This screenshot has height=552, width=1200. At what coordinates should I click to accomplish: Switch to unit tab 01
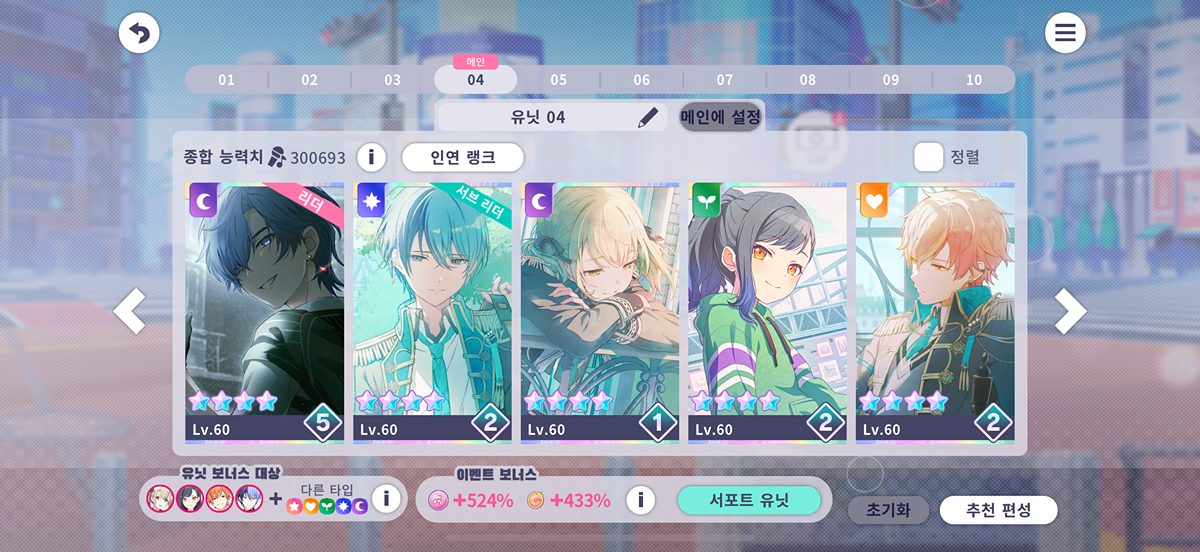coord(226,80)
